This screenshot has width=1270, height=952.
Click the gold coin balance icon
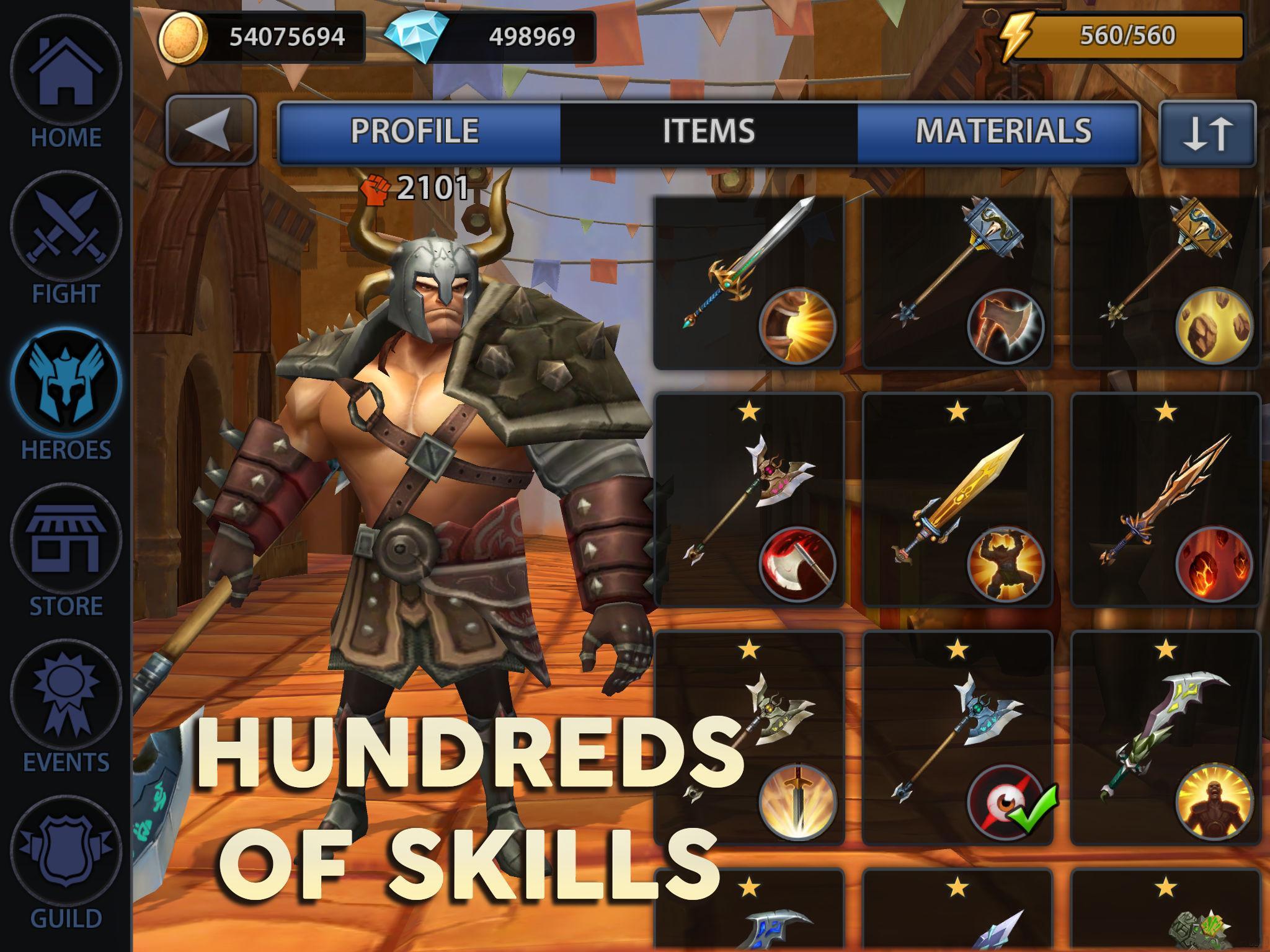coord(183,38)
